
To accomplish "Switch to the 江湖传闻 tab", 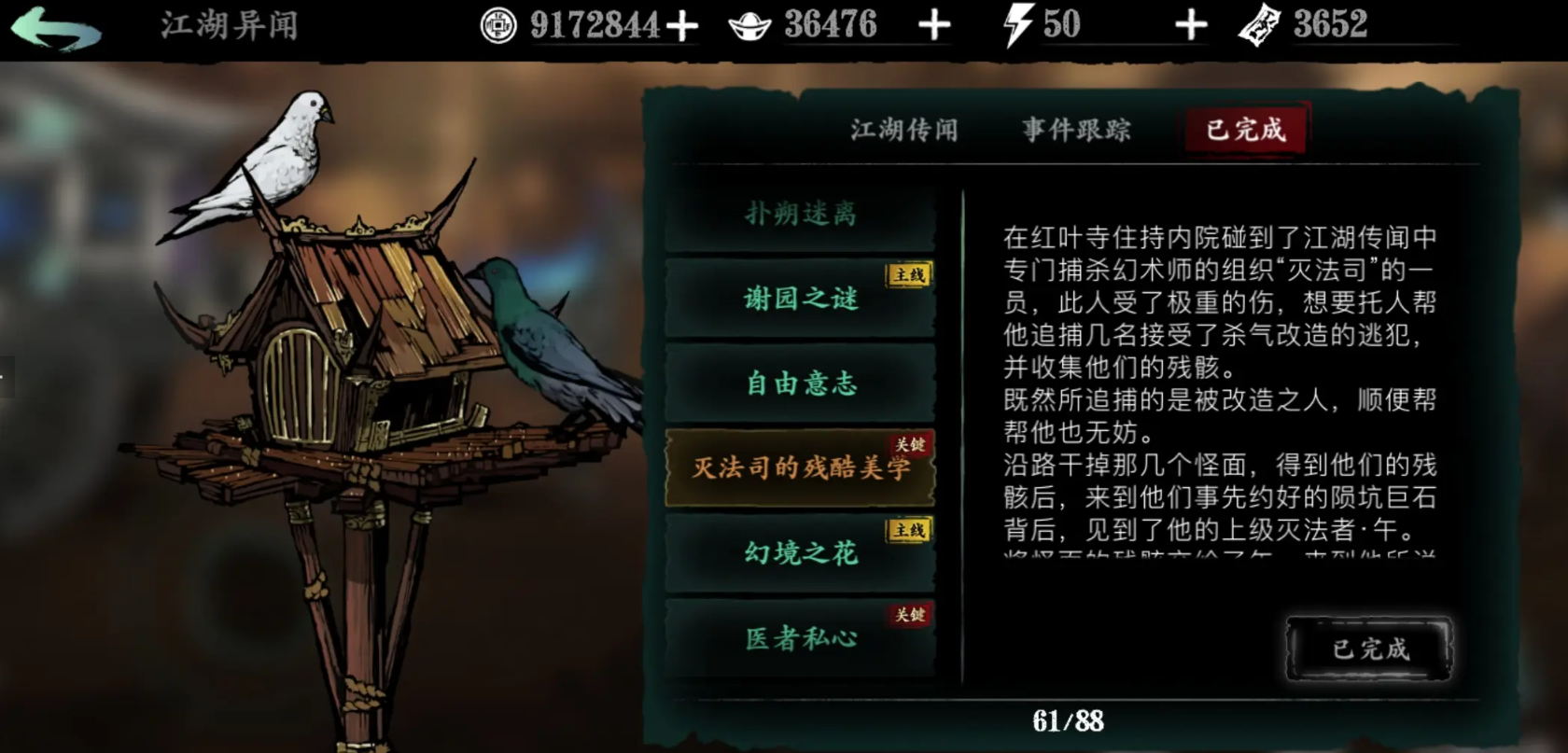I will click(x=902, y=131).
